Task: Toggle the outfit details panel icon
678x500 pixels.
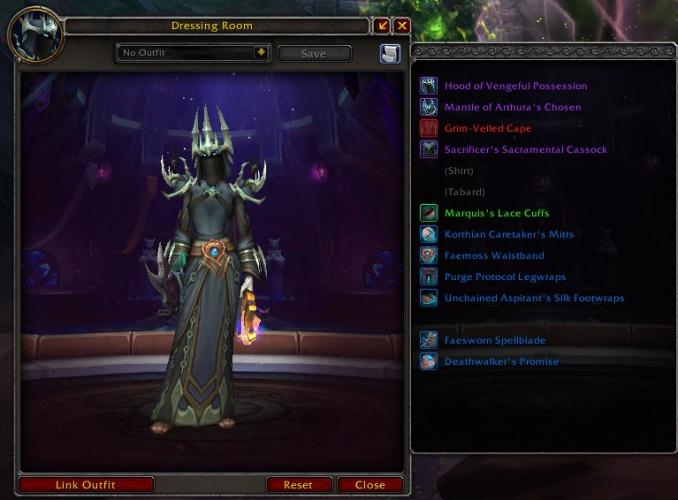Action: pyautogui.click(x=390, y=54)
